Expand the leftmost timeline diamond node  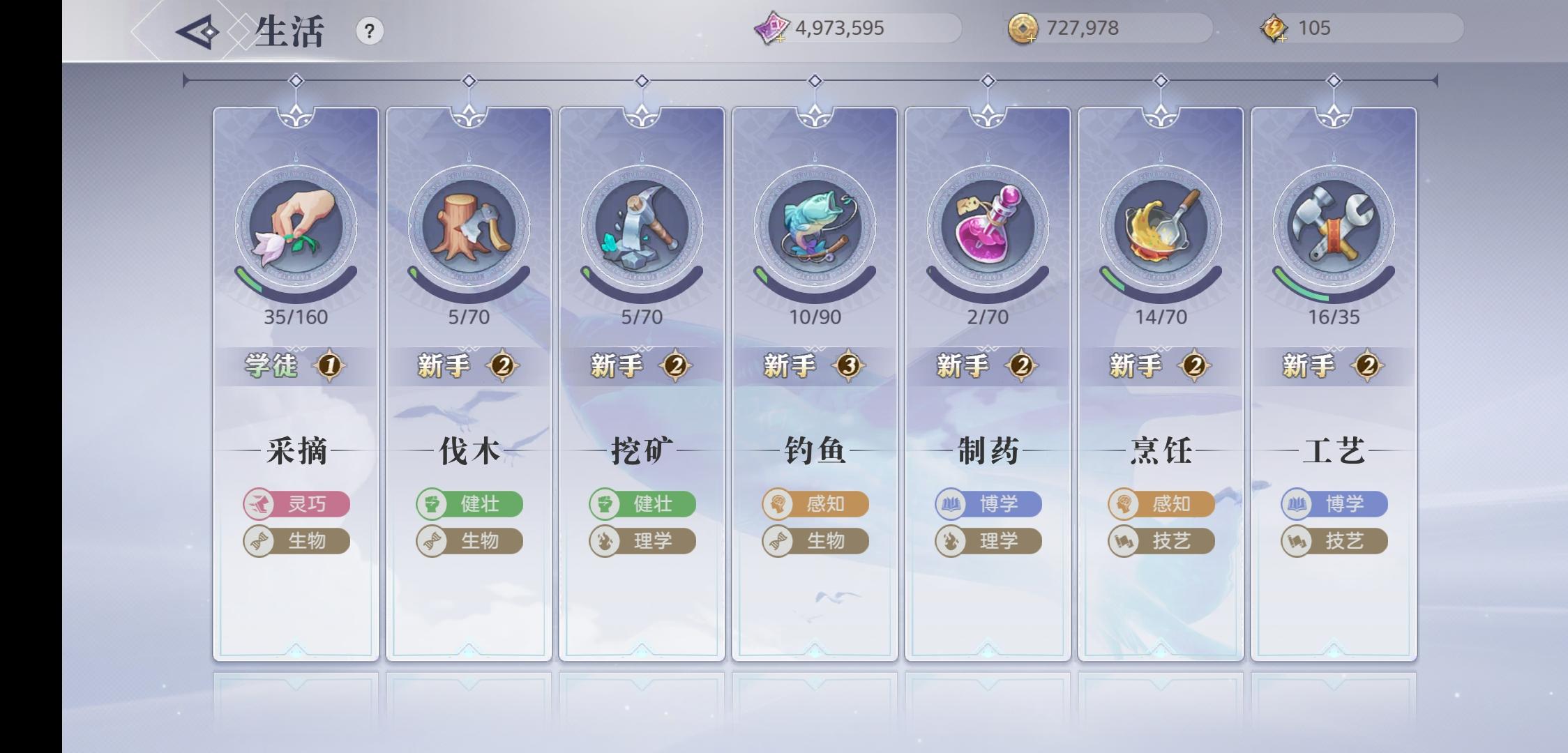click(x=295, y=80)
